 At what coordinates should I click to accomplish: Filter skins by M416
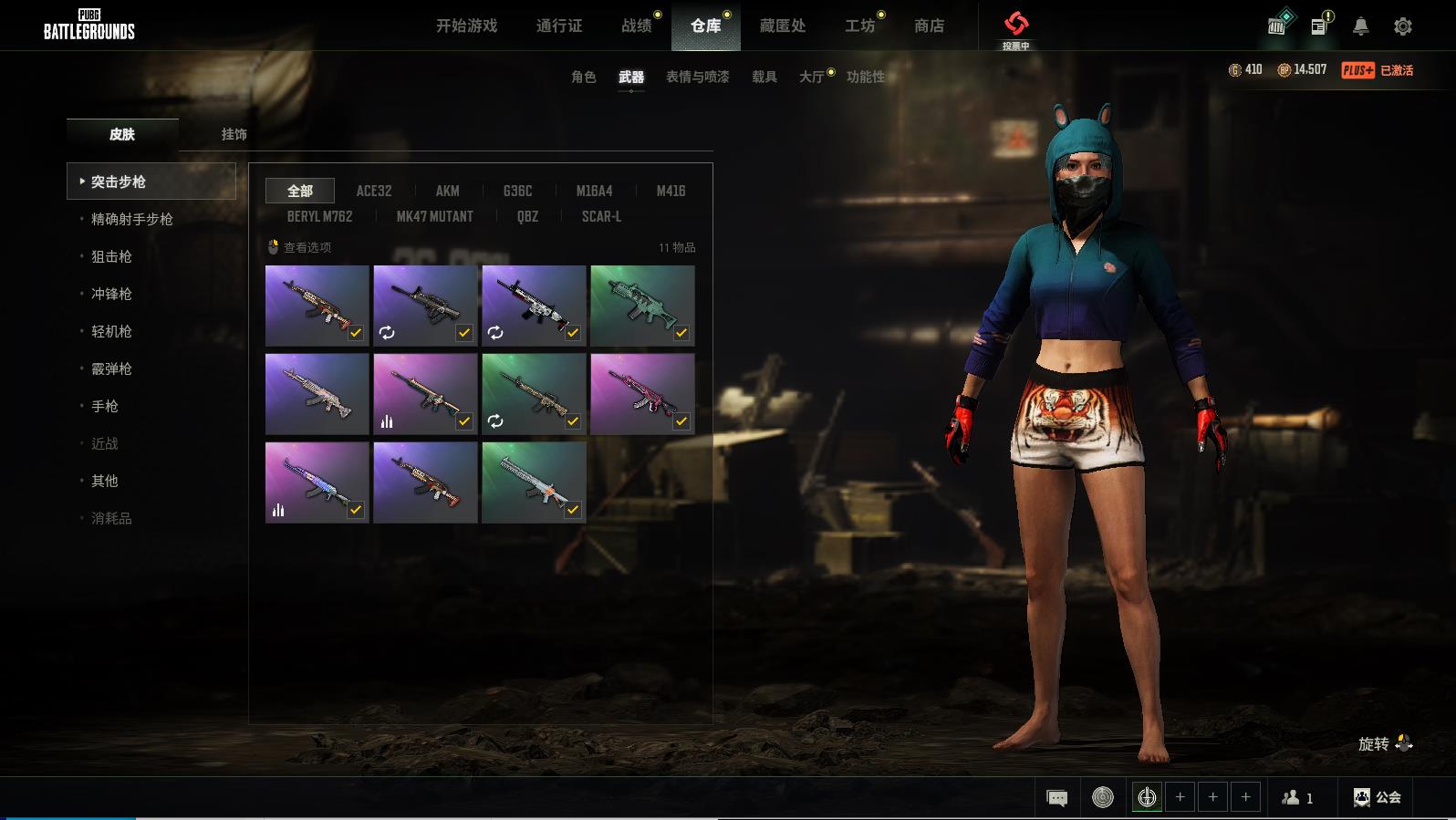coord(671,191)
